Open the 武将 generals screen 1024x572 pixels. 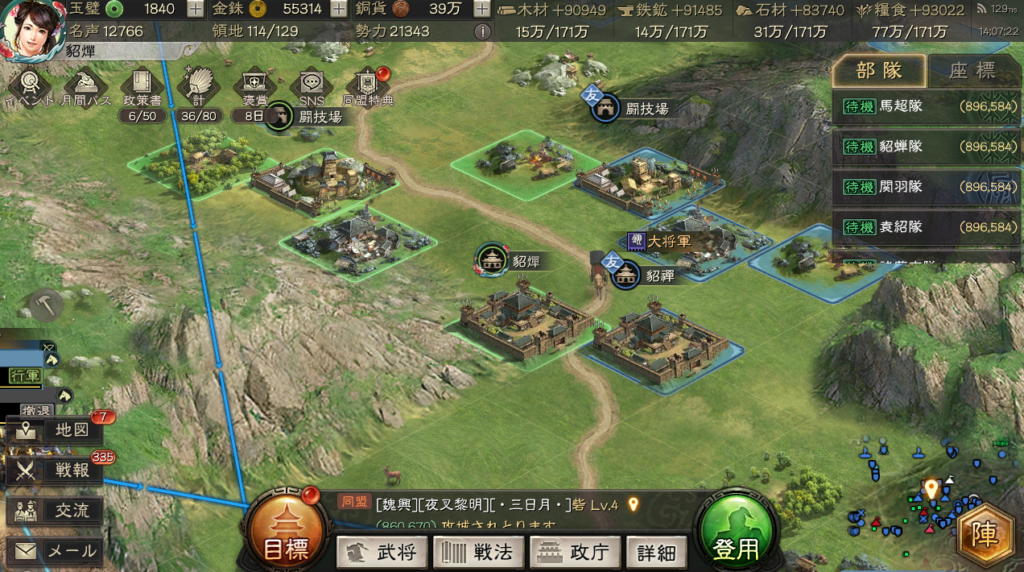382,551
